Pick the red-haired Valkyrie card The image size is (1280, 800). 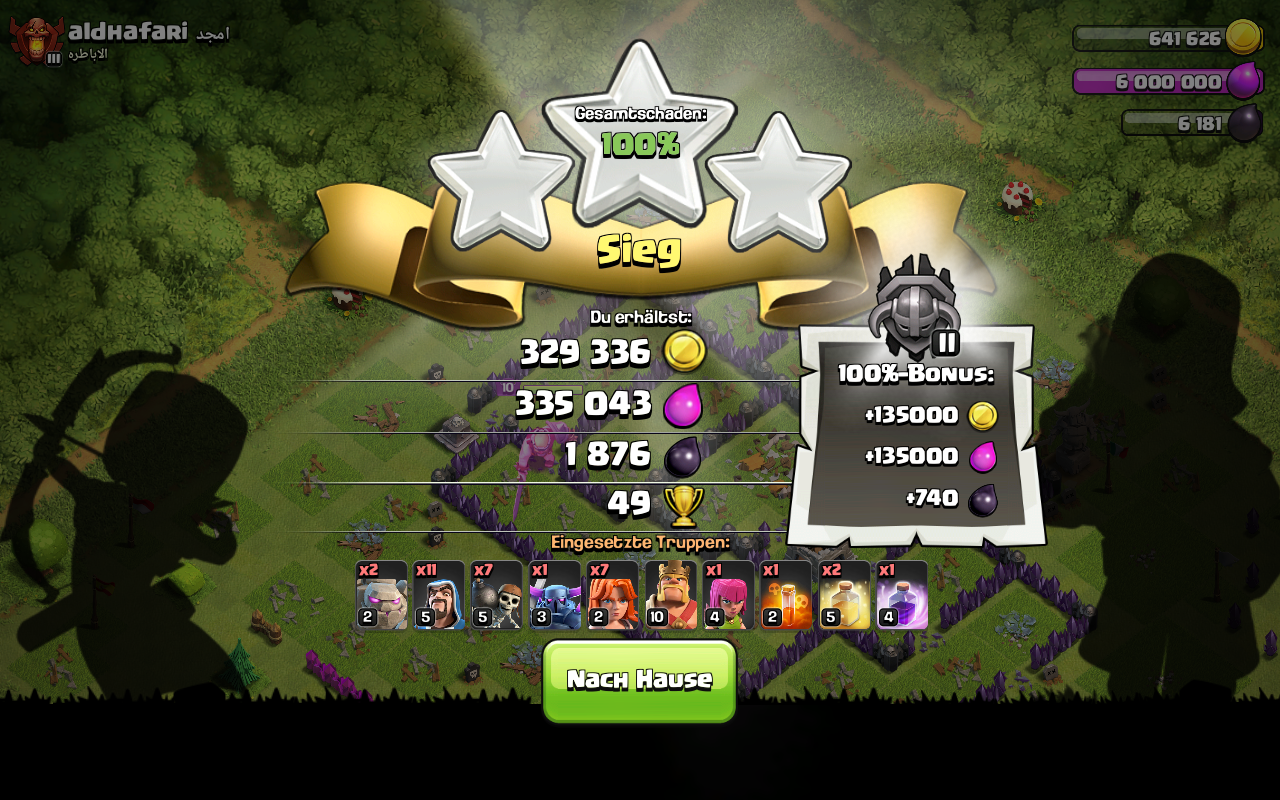pyautogui.click(x=613, y=595)
